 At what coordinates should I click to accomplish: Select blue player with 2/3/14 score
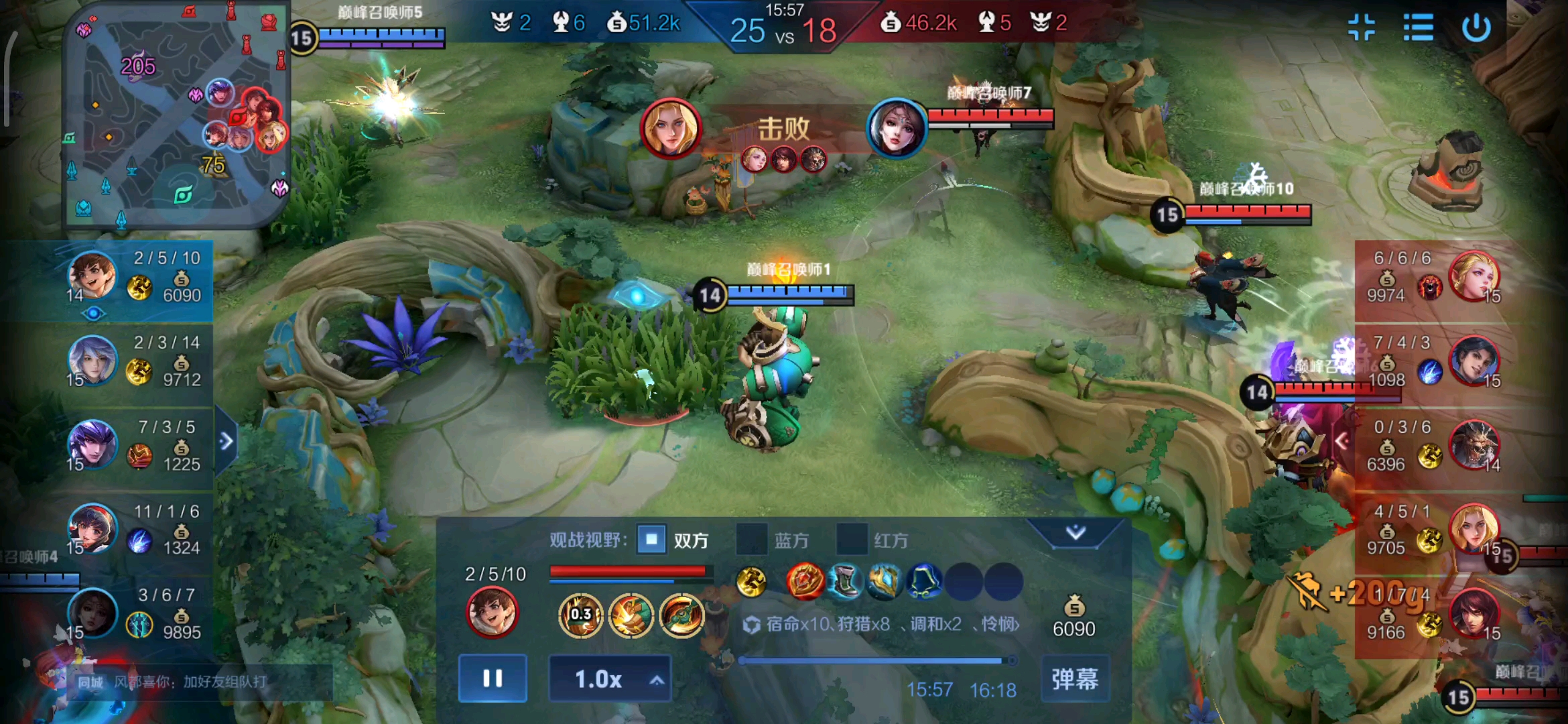pos(92,360)
